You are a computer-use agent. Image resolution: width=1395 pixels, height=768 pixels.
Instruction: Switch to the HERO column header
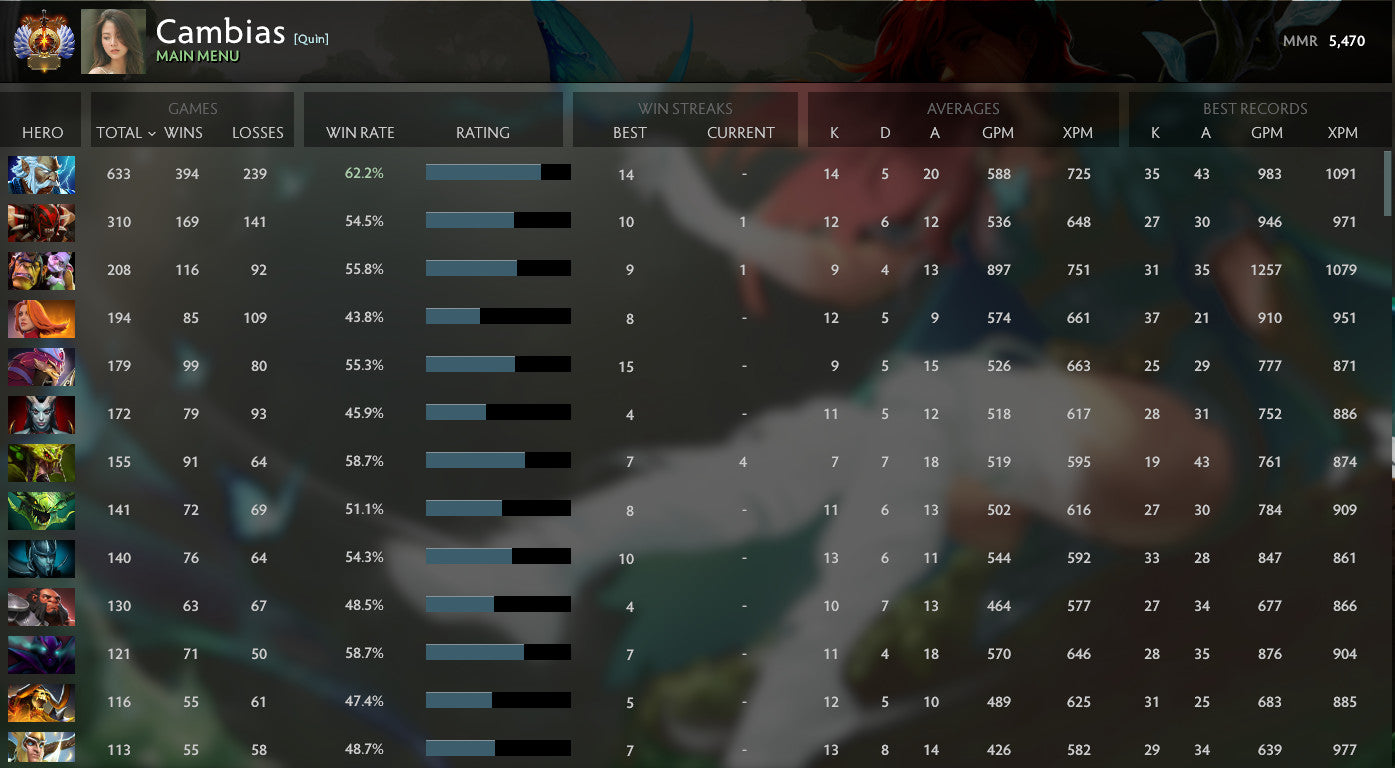40,132
